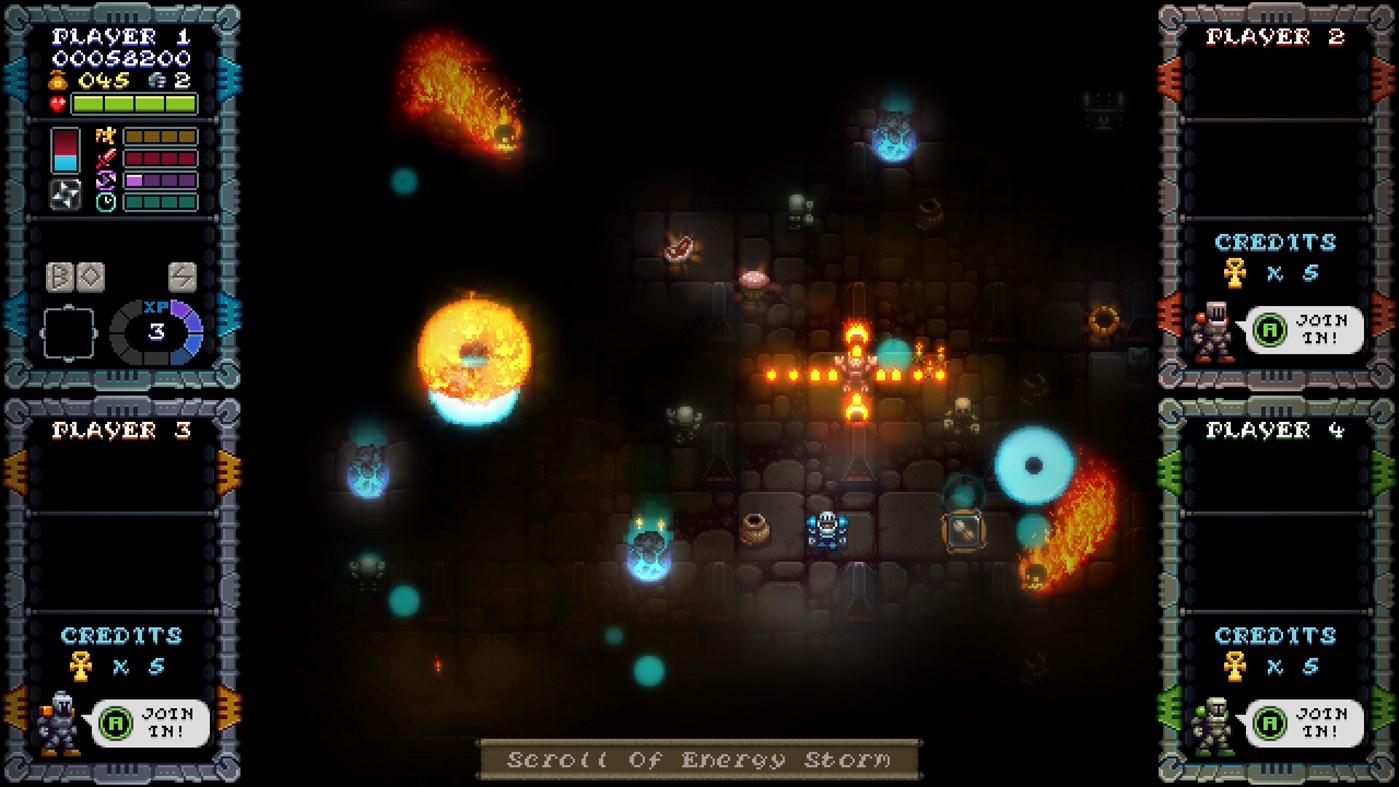Expand the XP level 3 wheel
This screenshot has height=787, width=1399.
(157, 331)
